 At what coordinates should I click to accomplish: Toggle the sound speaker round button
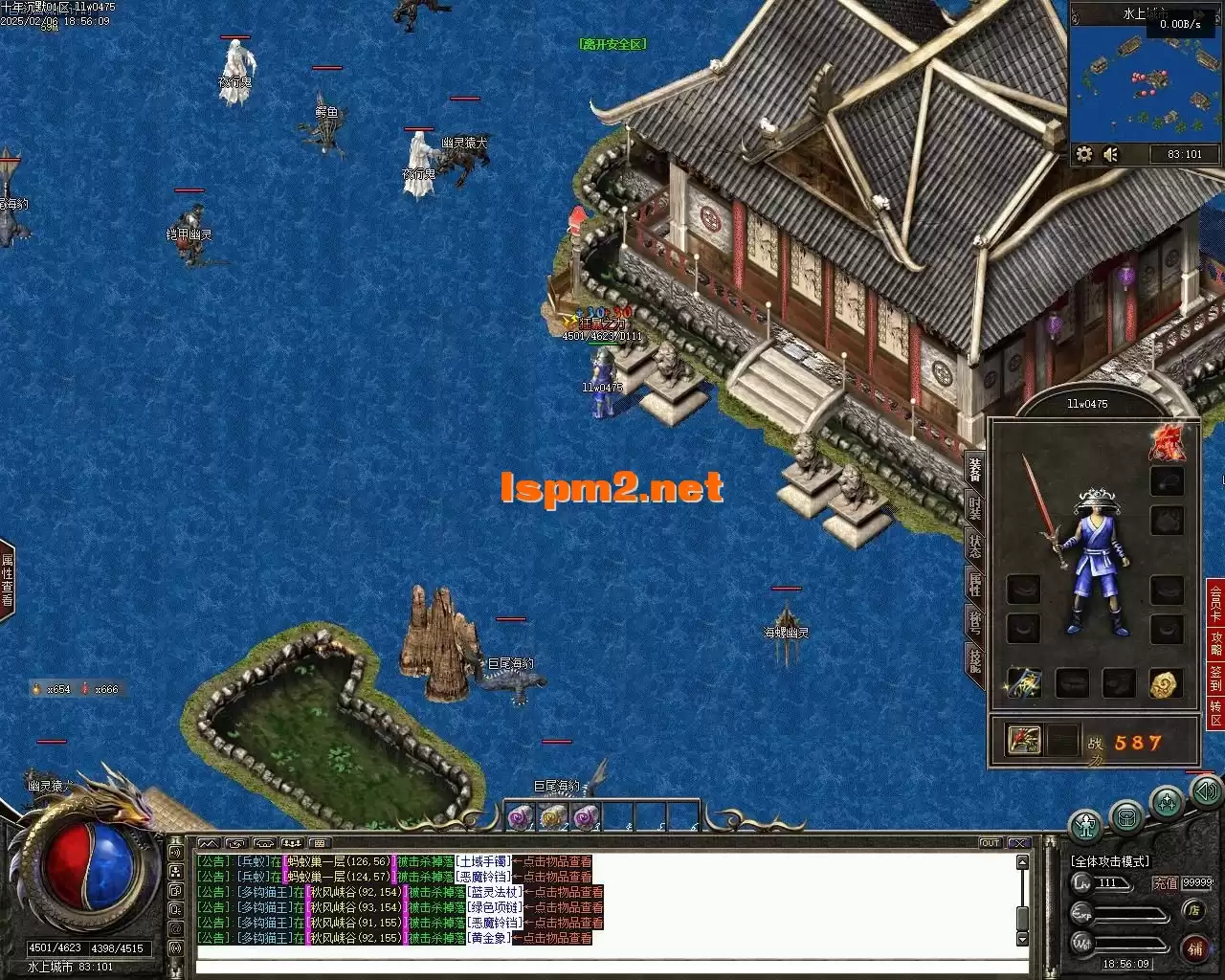(x=1203, y=791)
